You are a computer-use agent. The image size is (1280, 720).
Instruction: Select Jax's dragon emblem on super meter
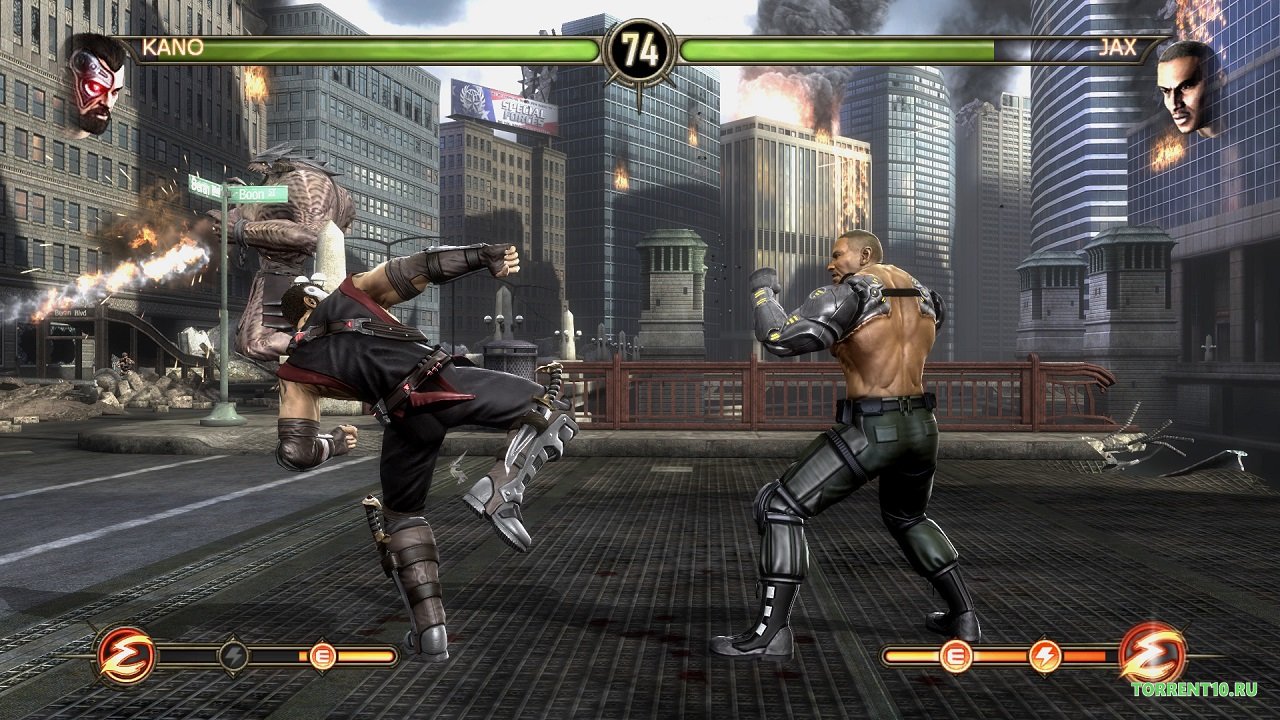pos(1153,655)
